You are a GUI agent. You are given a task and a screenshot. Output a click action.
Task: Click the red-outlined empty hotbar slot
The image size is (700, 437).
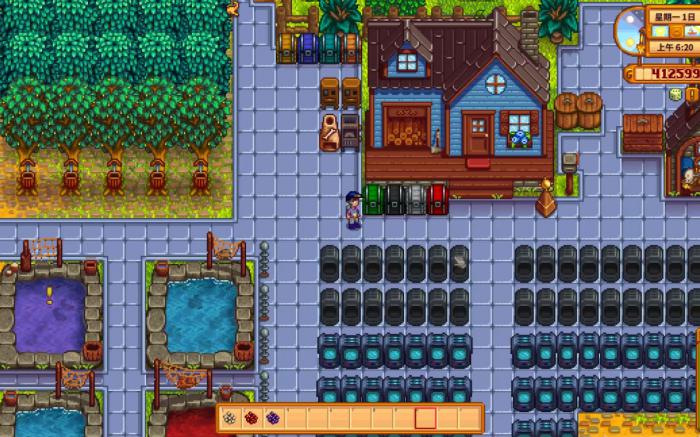(426, 417)
